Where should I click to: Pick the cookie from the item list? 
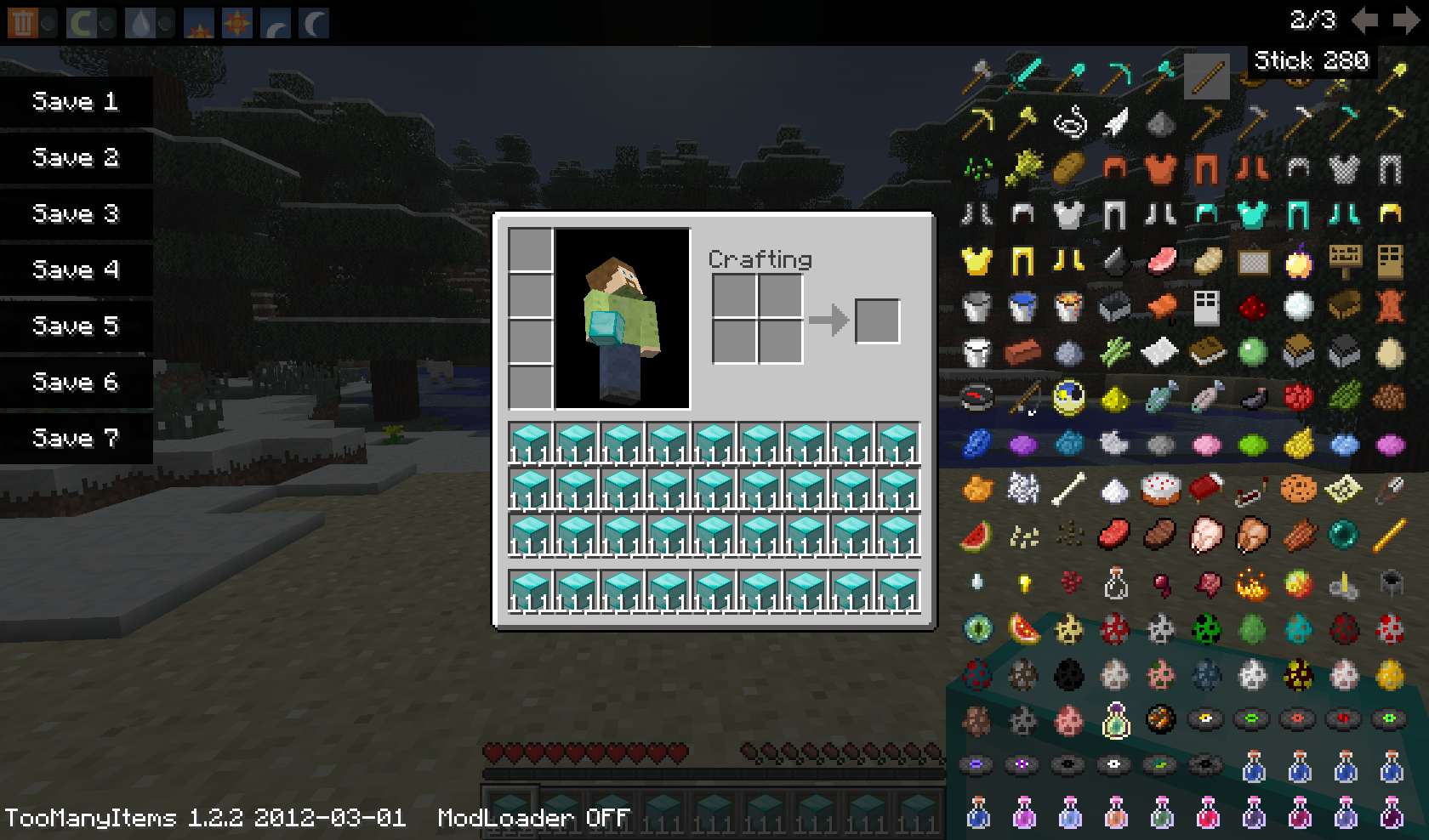1298,489
